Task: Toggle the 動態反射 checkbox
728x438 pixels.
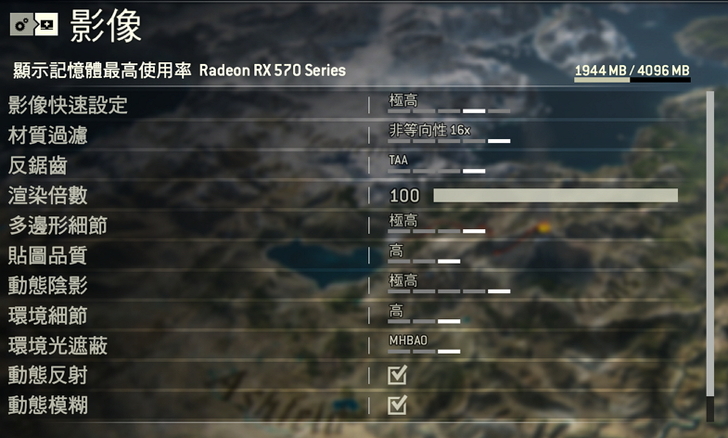Action: 397,375
